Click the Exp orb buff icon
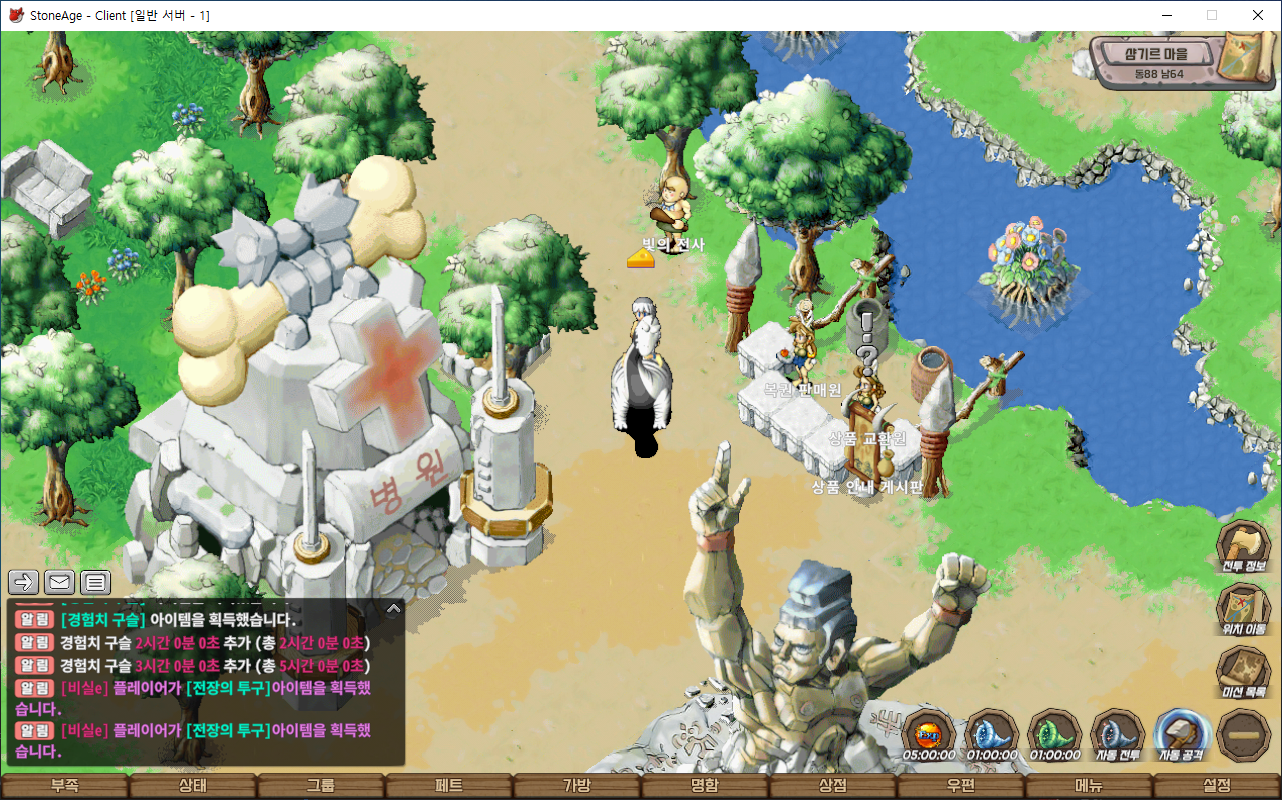The height and width of the screenshot is (800, 1282). point(928,735)
